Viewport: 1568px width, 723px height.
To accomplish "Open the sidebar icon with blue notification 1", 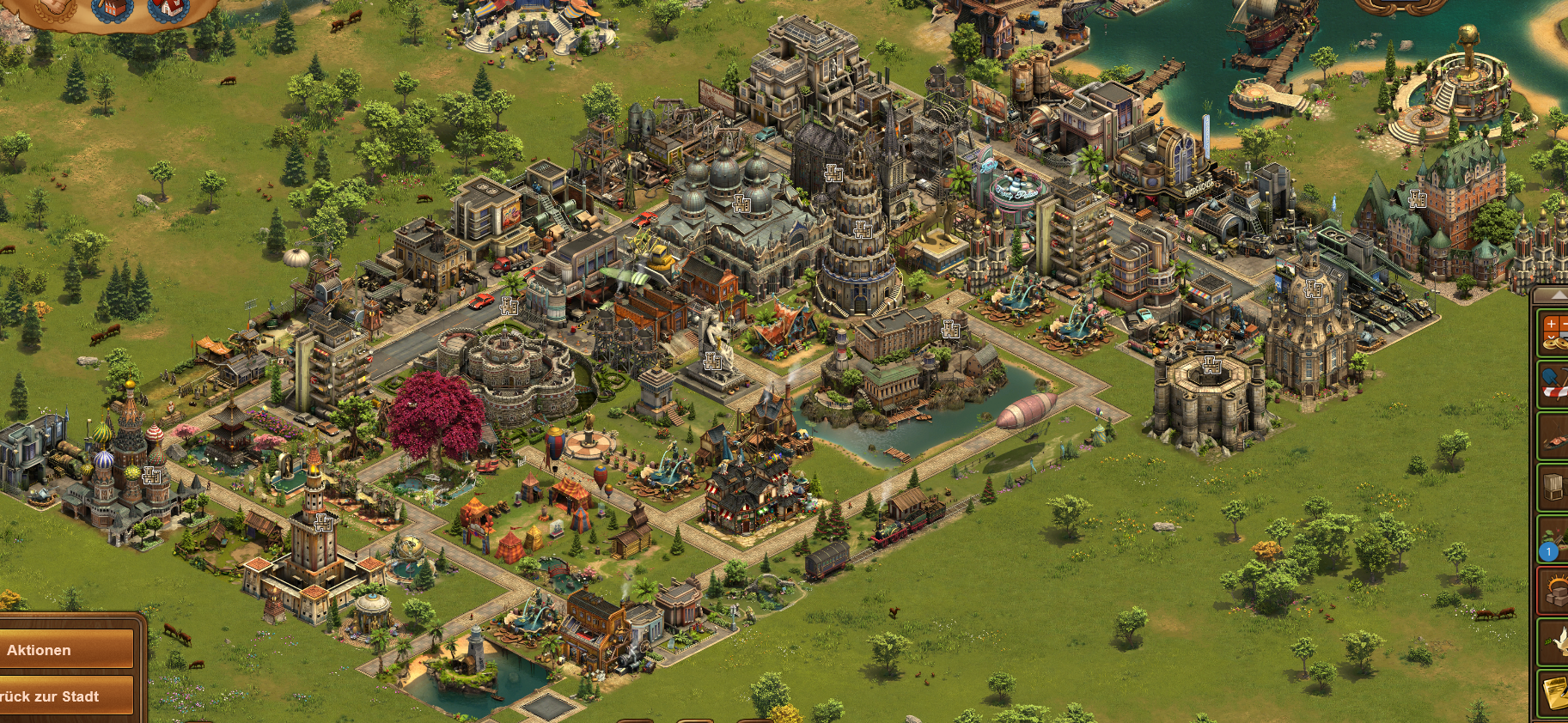I will 1553,541.
